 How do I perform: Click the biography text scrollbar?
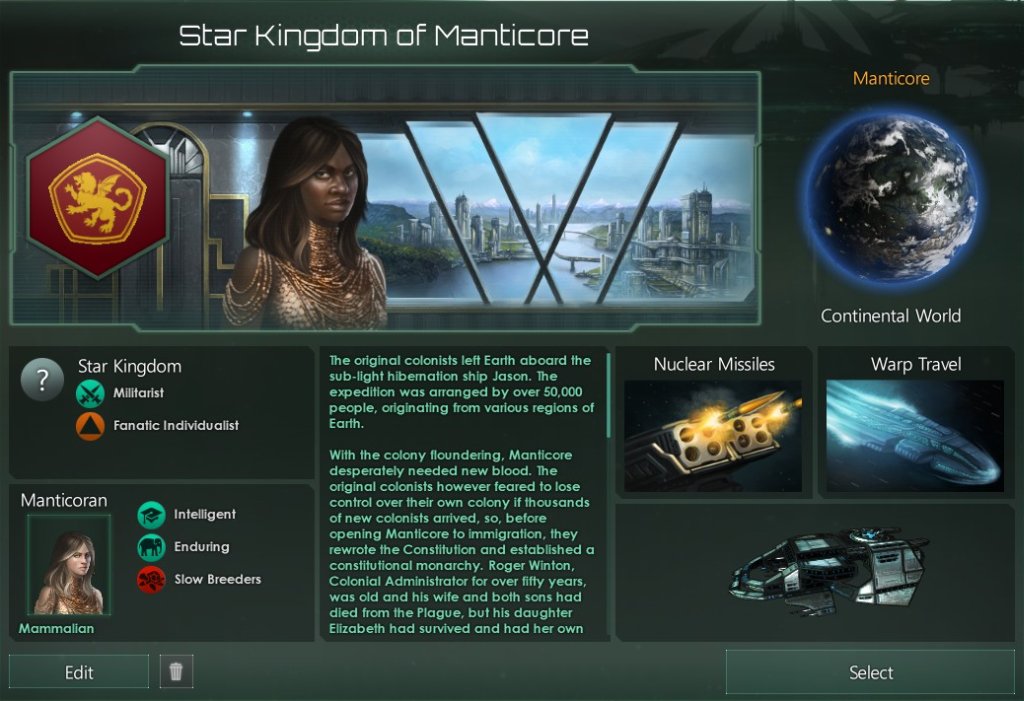coord(608,395)
